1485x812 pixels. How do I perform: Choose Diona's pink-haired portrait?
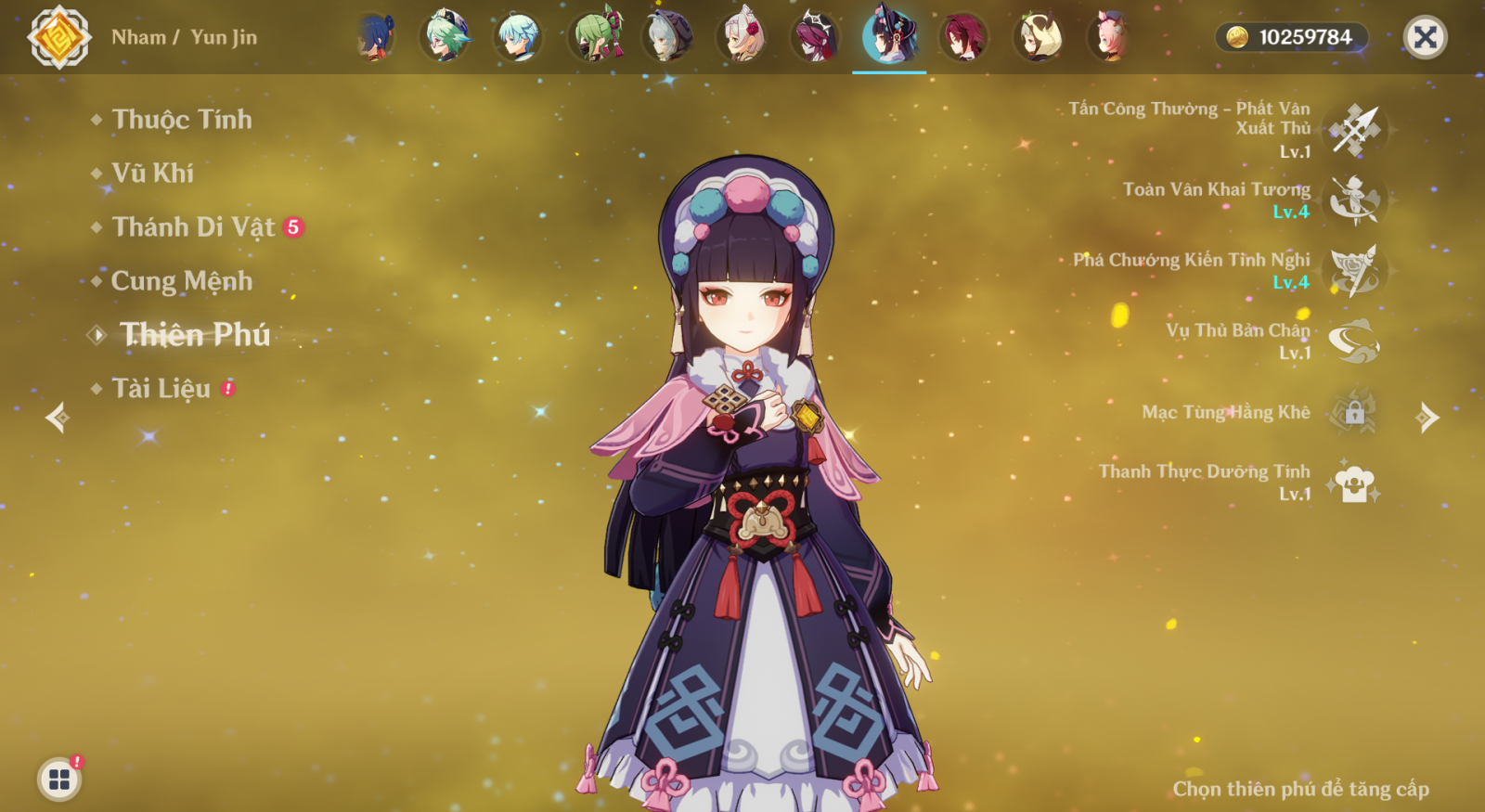pyautogui.click(x=1111, y=37)
